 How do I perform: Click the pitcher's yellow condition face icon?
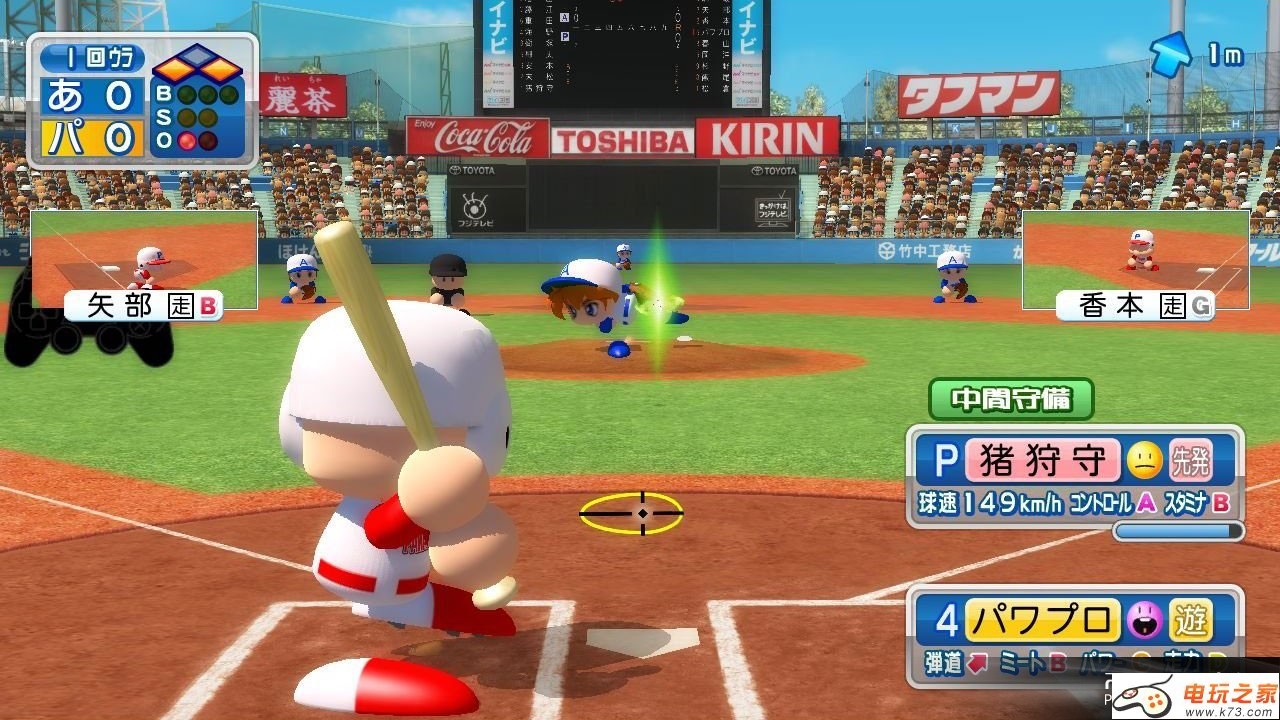pos(1144,461)
